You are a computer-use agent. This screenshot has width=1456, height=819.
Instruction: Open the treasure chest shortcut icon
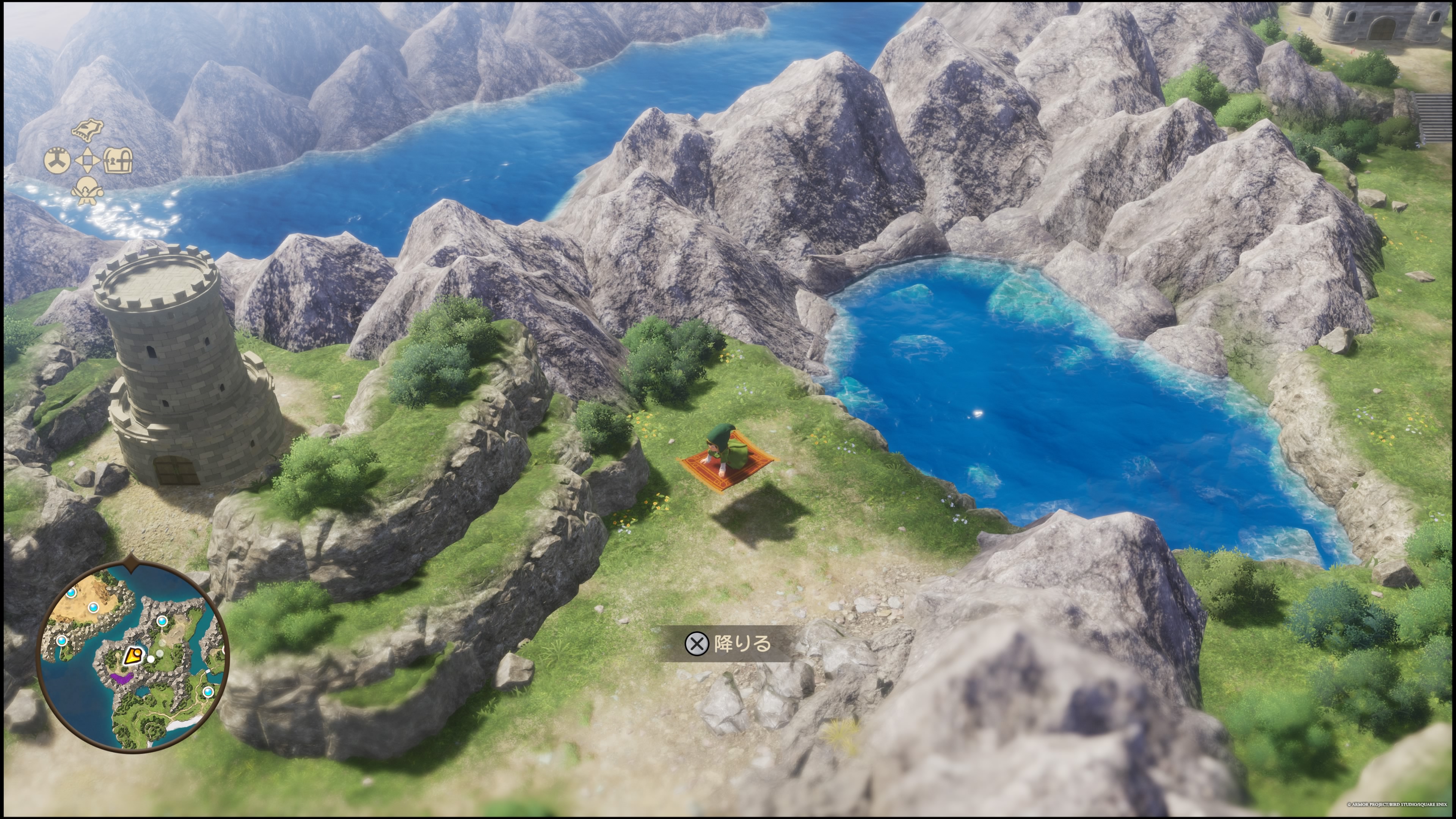pyautogui.click(x=118, y=160)
